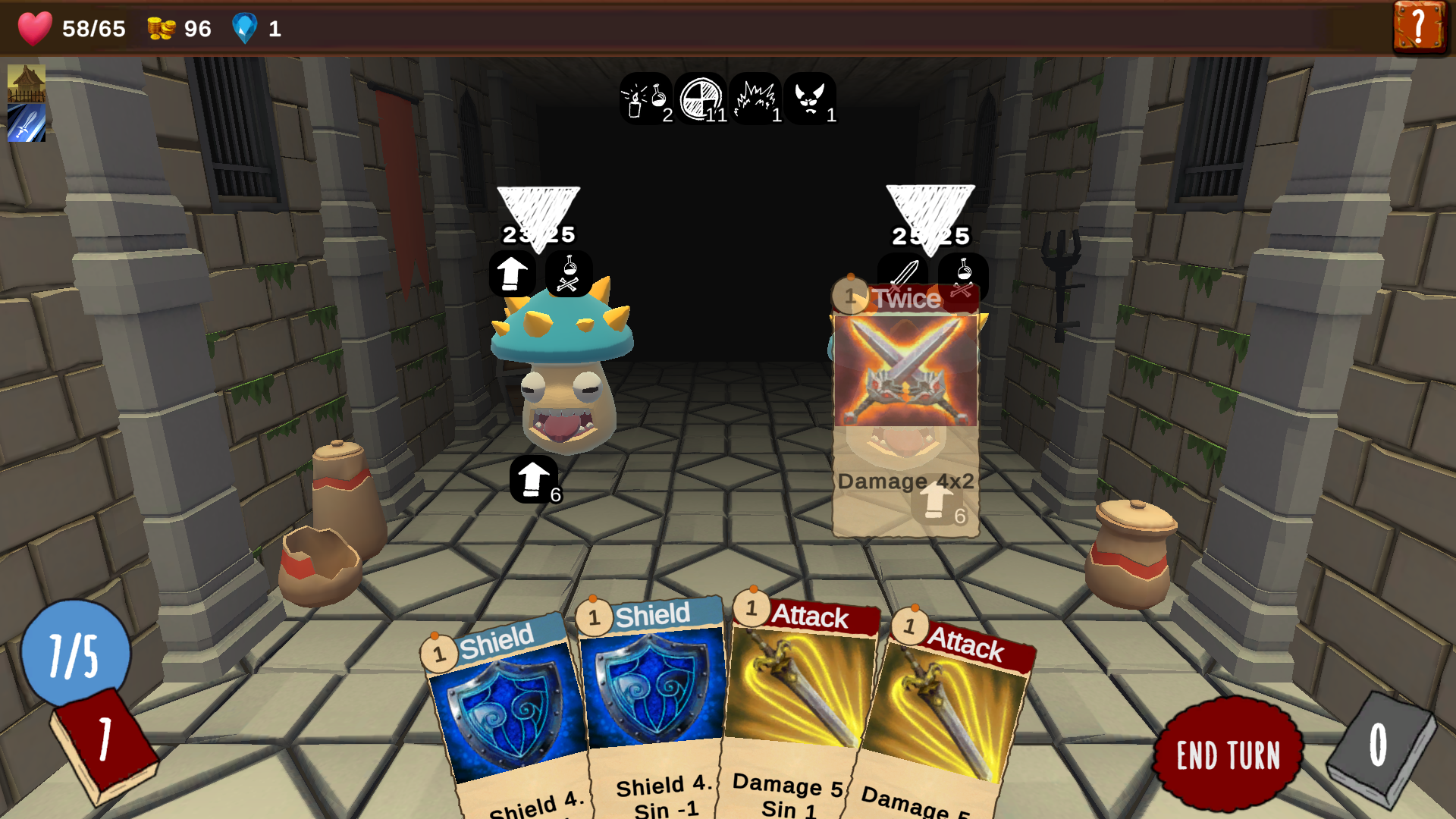This screenshot has width=1456, height=819.
Task: Select the Twice damage card
Action: 905,409
